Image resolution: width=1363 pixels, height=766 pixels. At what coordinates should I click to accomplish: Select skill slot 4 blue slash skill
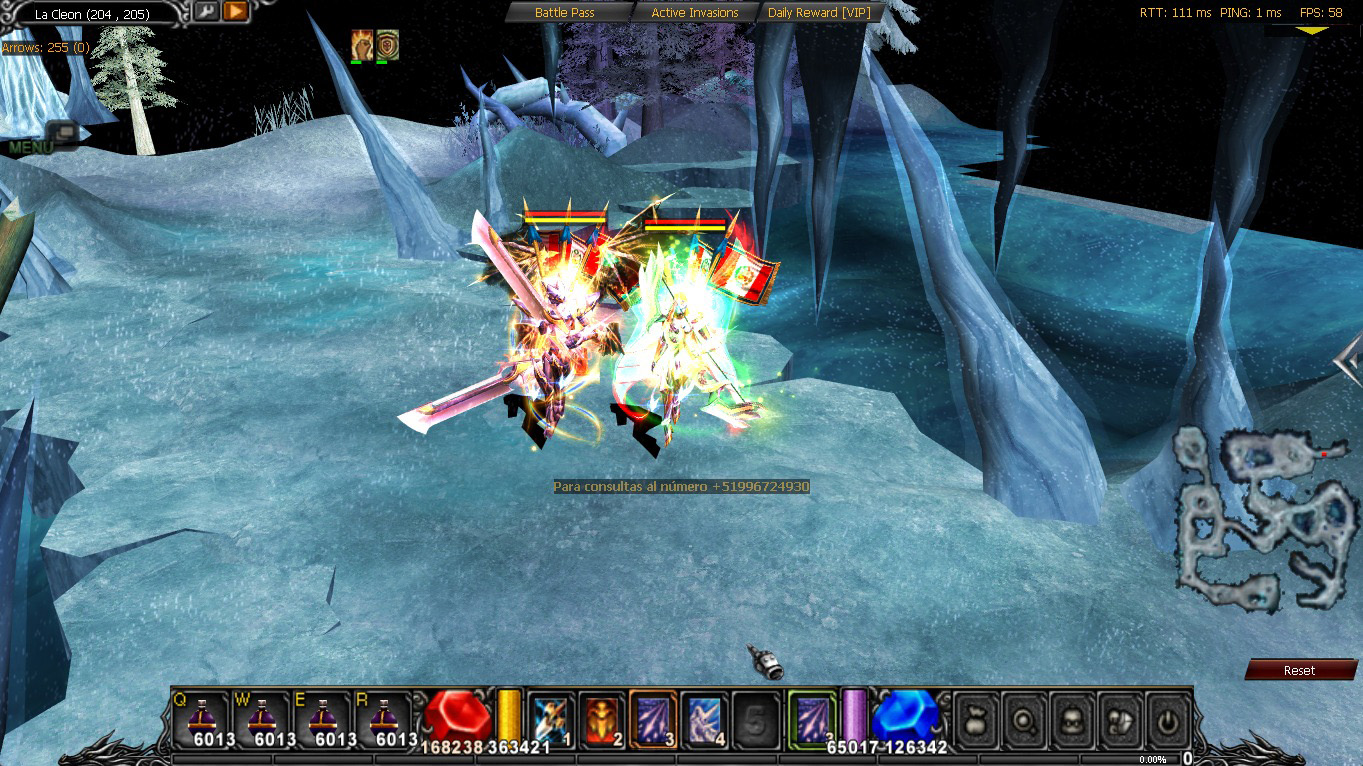tap(705, 718)
